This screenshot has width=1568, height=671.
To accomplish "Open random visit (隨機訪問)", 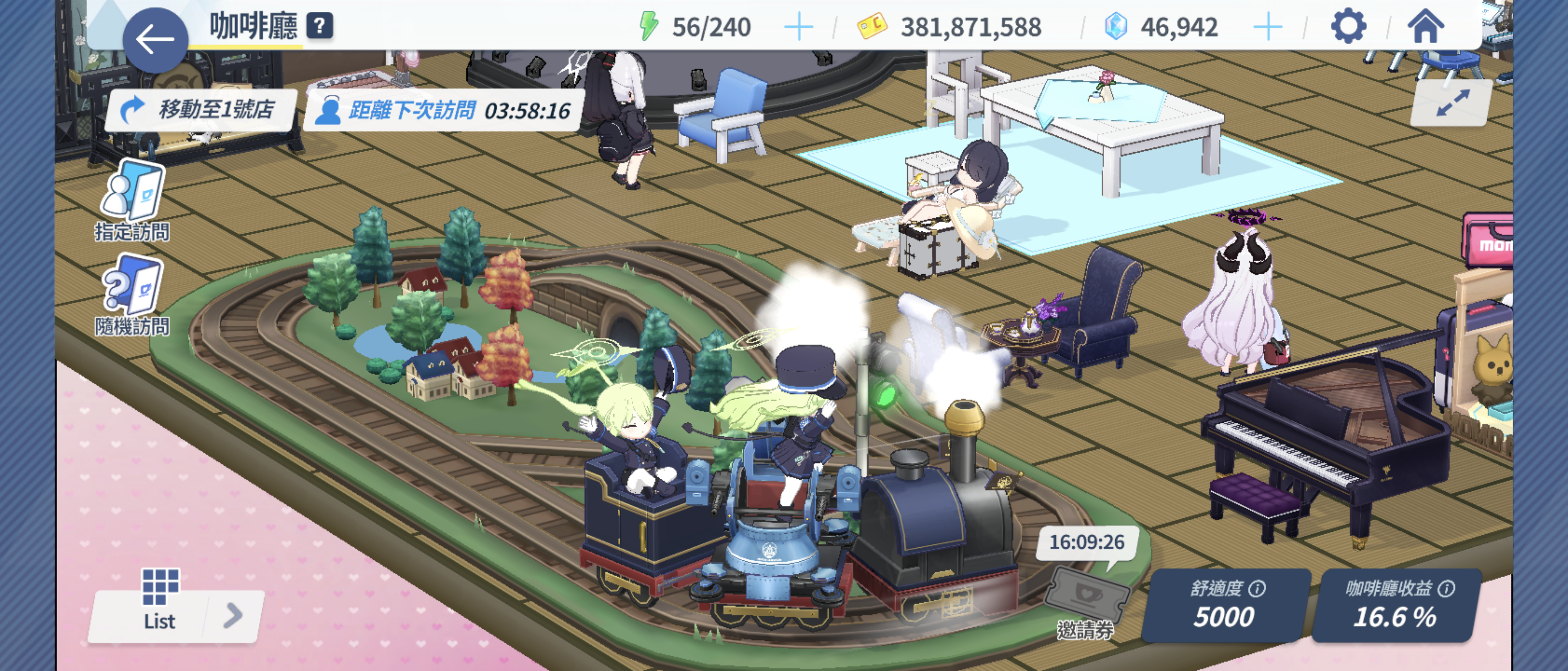I will pyautogui.click(x=133, y=296).
